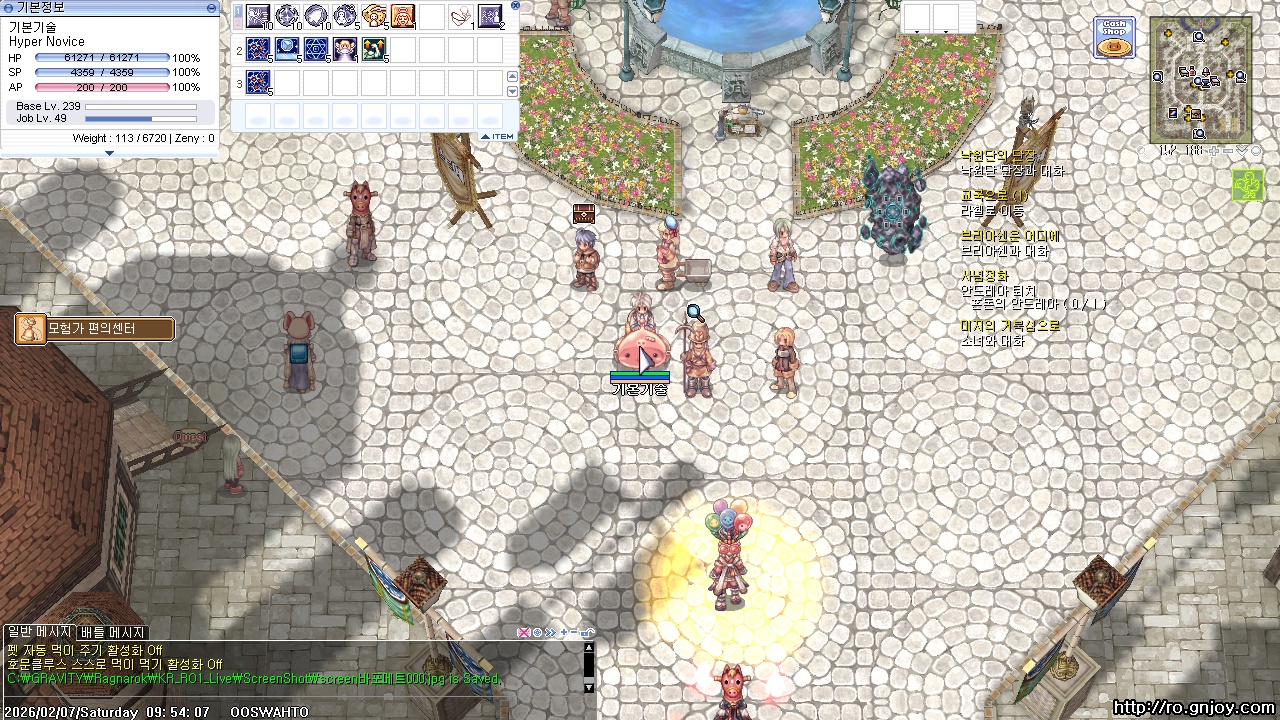Use the orange praying figure skill slot

[x=403, y=17]
